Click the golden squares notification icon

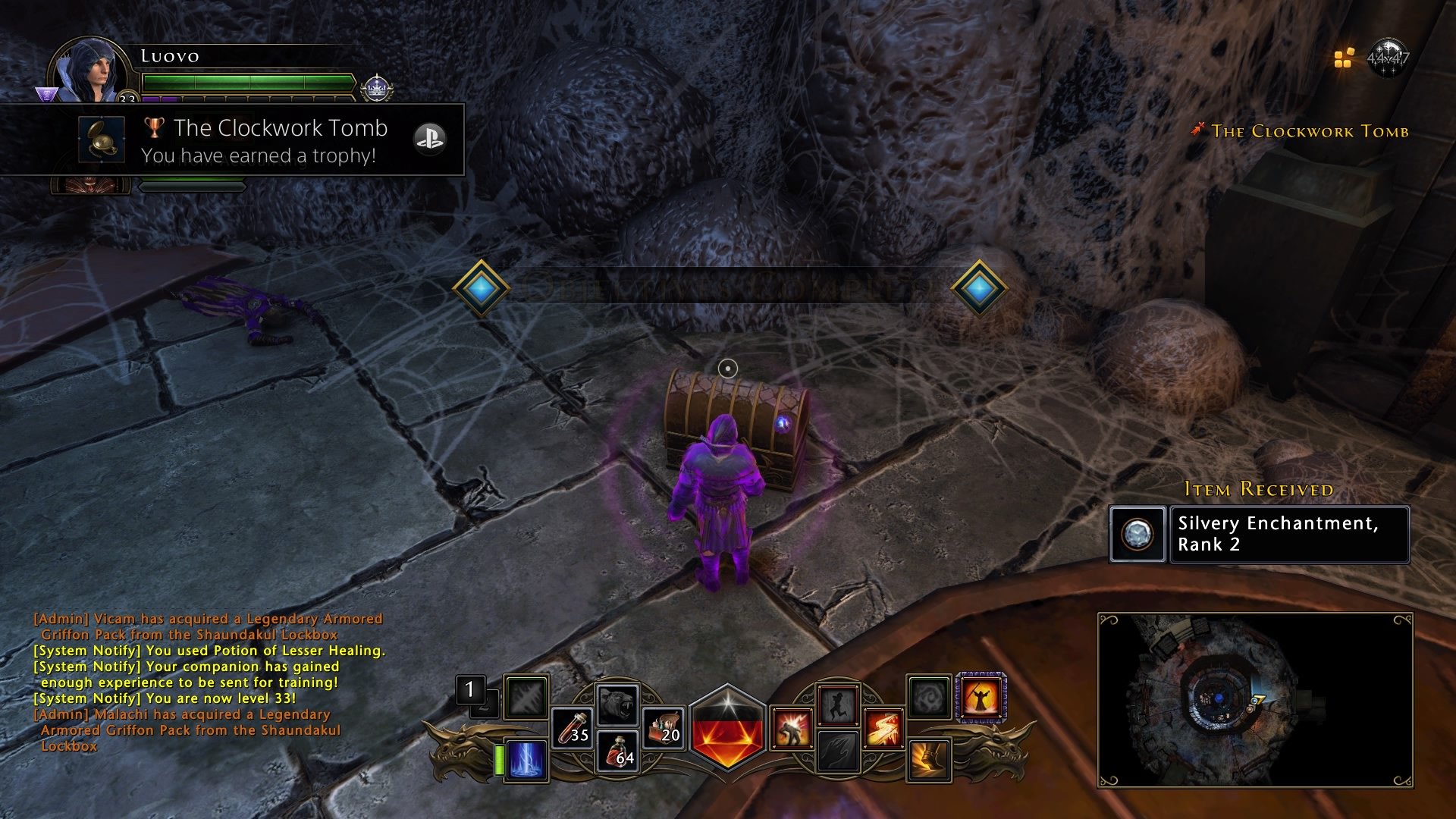pos(1344,58)
